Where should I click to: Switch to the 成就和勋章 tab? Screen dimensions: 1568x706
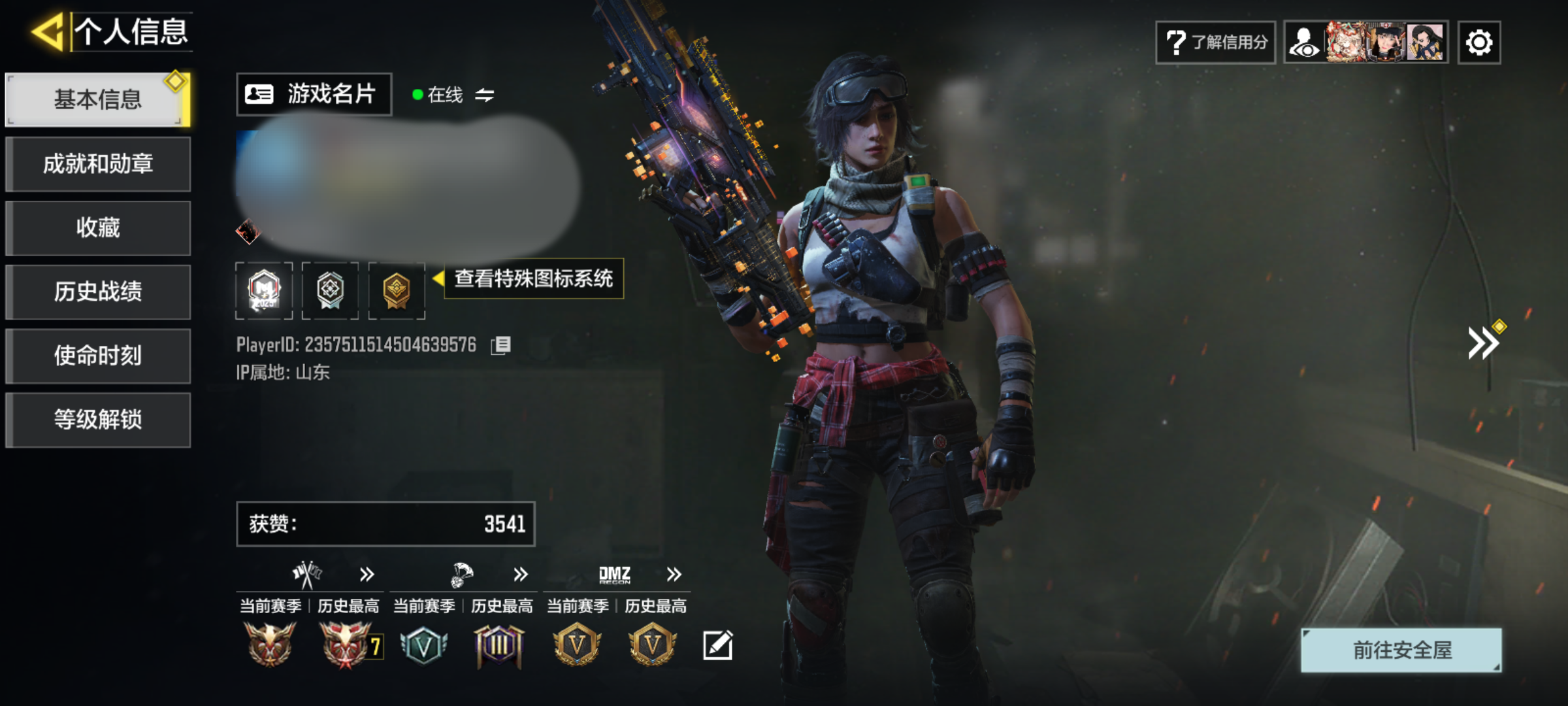[x=98, y=163]
